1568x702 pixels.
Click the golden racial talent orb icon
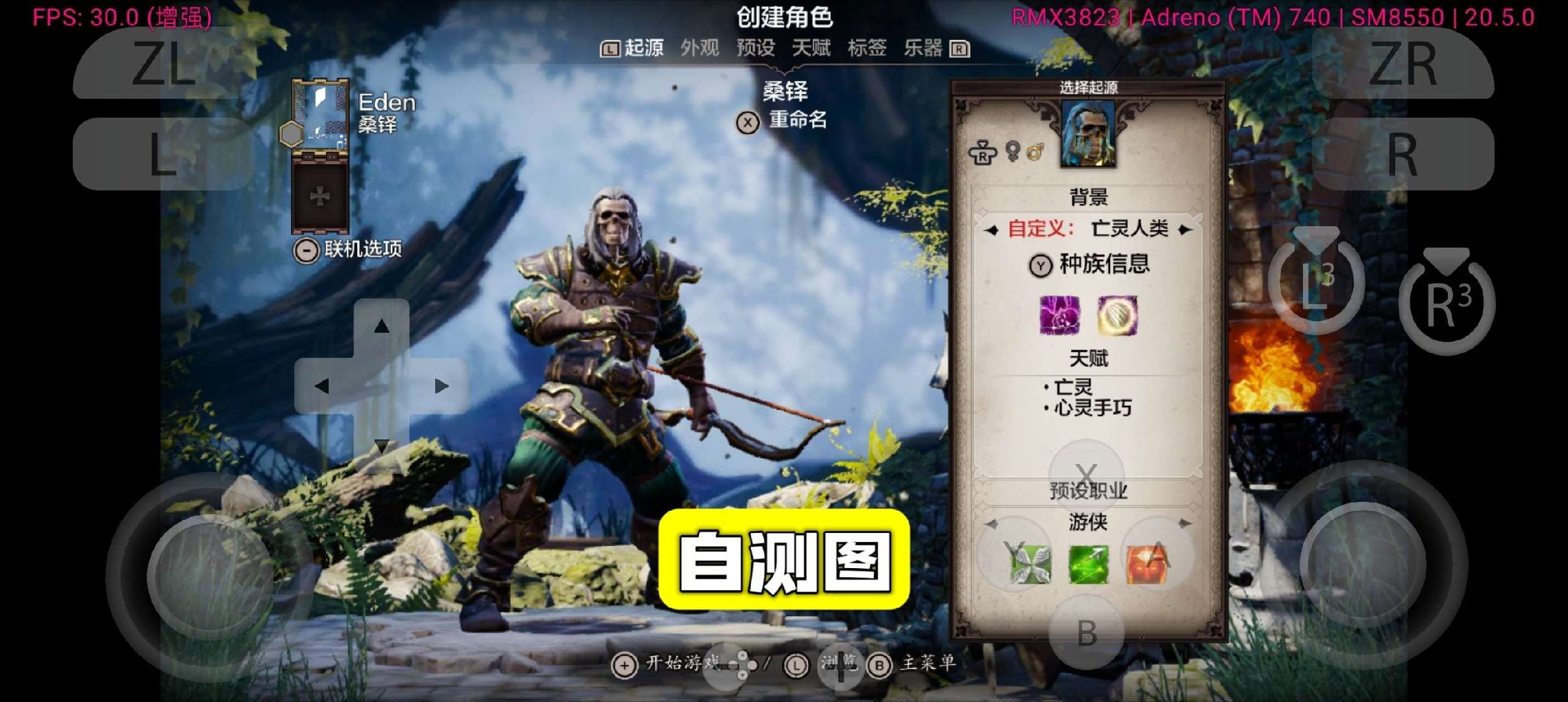(1117, 317)
